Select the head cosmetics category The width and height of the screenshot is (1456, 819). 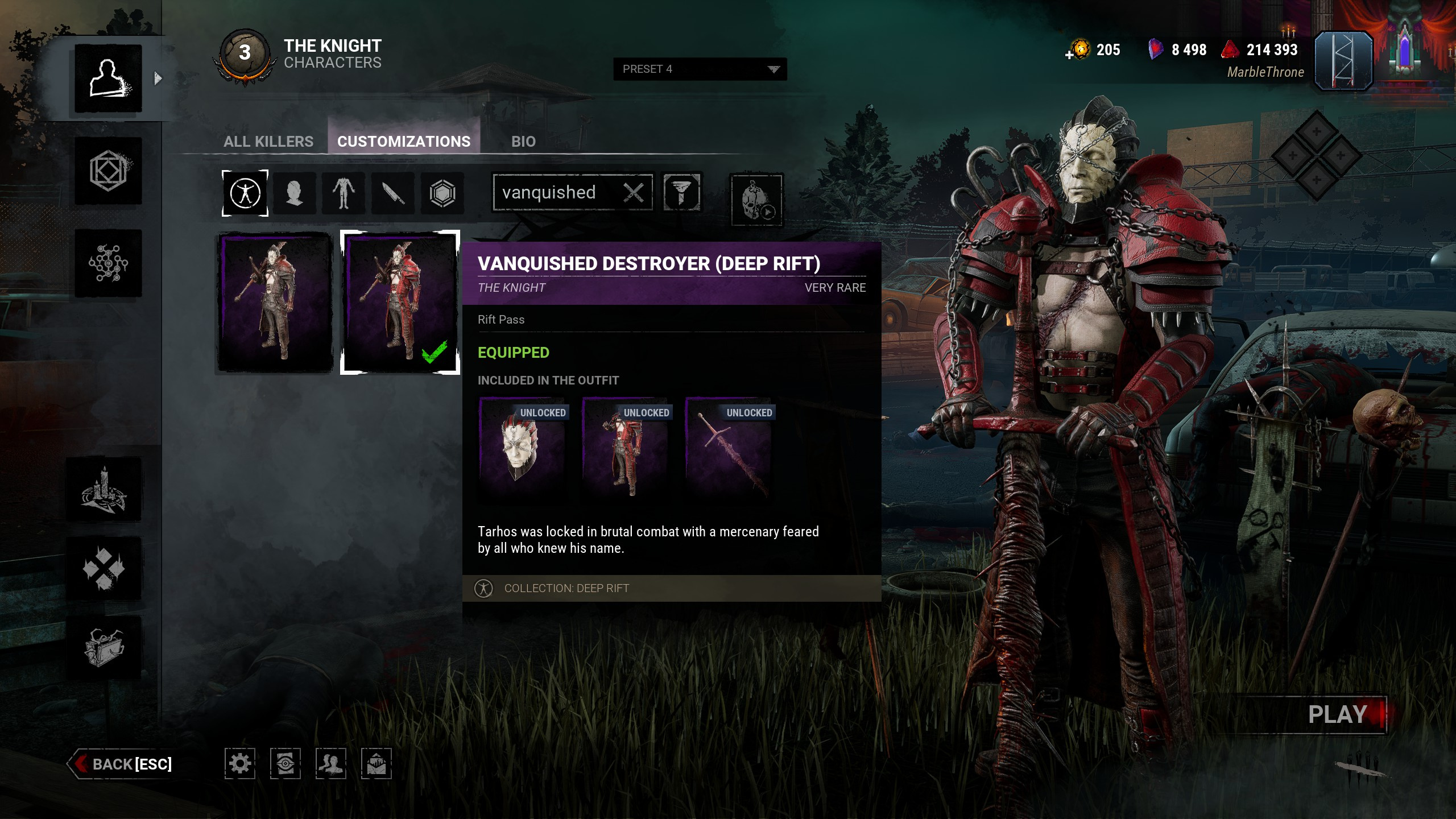(x=294, y=193)
